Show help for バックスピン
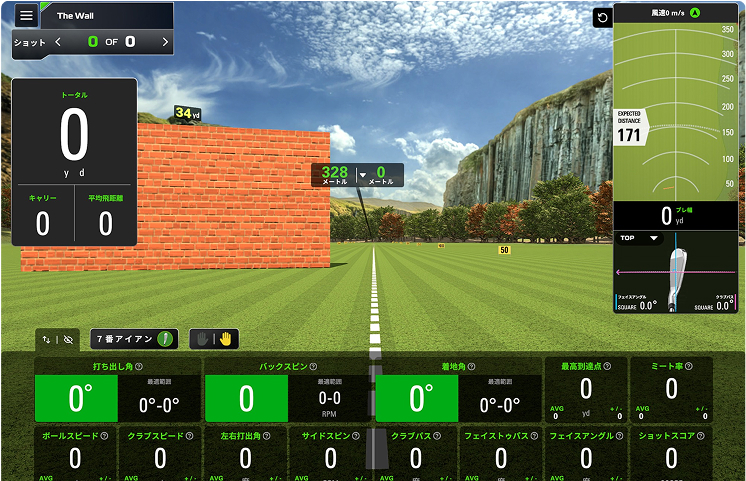Viewport: 746px width, 481px height. [x=313, y=367]
